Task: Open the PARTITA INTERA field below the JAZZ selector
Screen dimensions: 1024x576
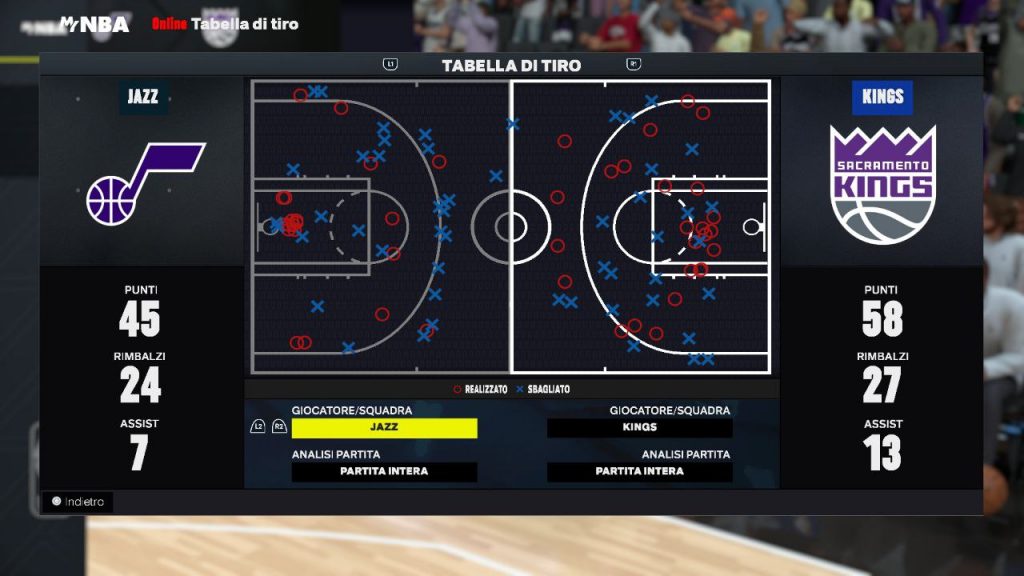Action: coord(384,472)
